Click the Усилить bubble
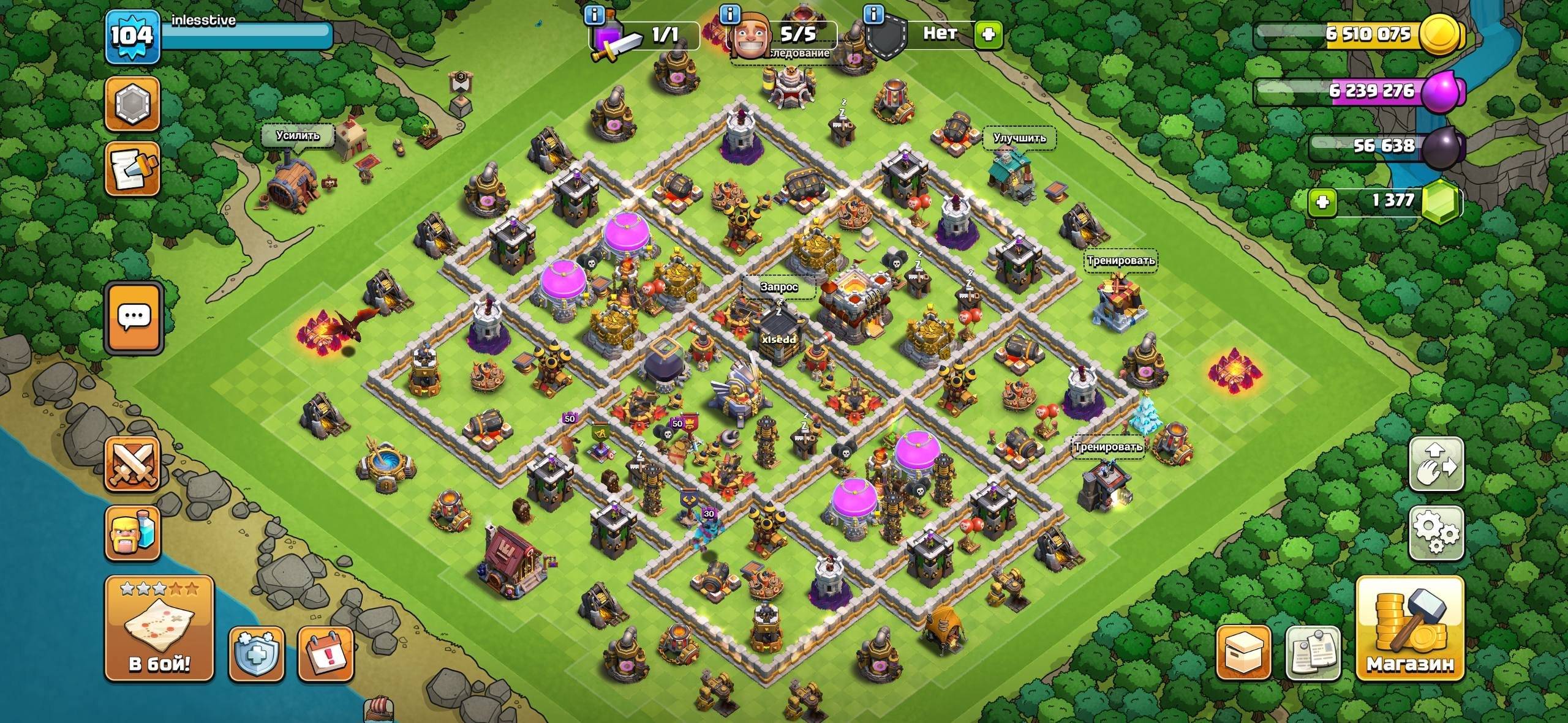Screen dimensions: 1568x723 [298, 136]
